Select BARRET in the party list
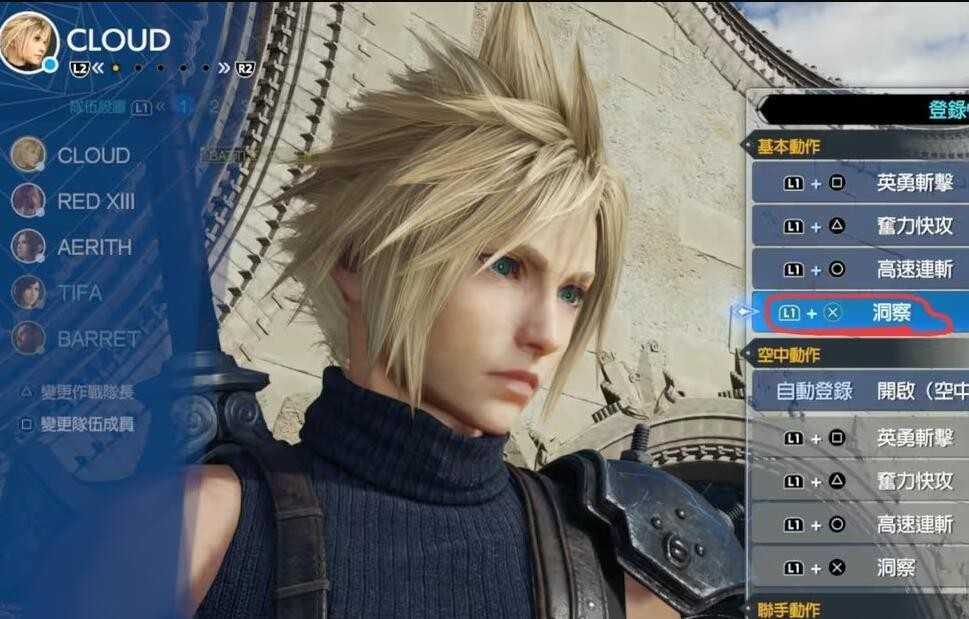 click(x=97, y=339)
